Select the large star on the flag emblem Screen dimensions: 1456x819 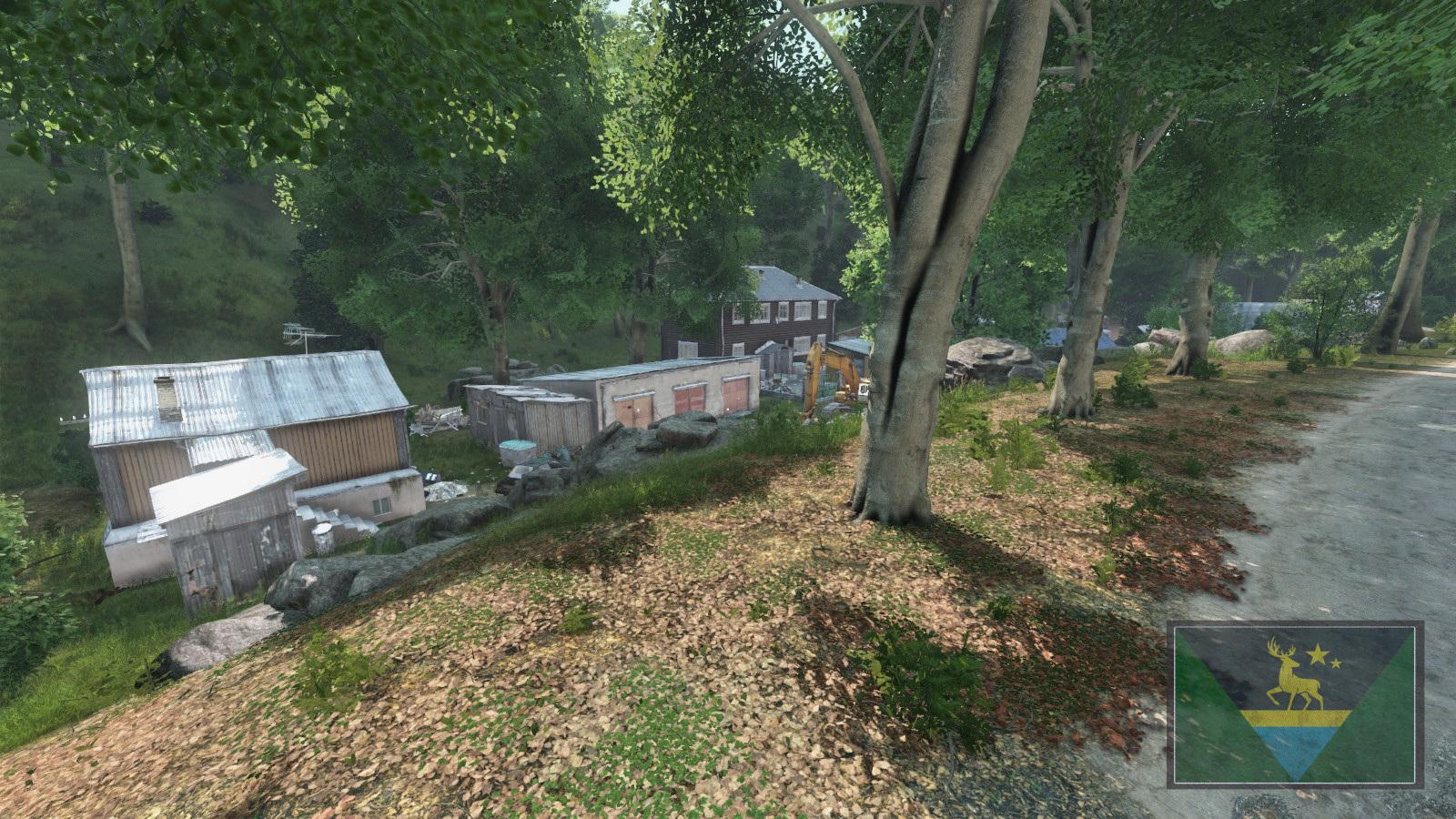coord(1318,653)
